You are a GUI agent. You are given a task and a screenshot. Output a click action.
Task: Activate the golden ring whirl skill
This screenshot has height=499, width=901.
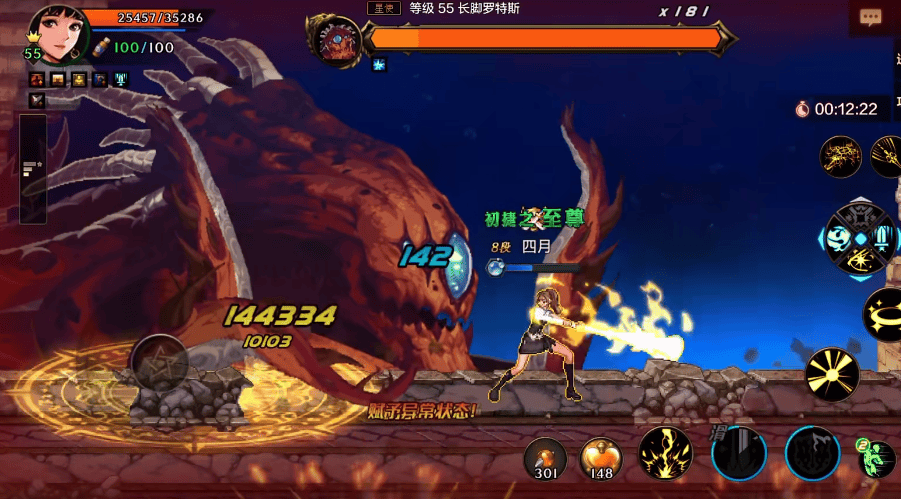(x=885, y=314)
